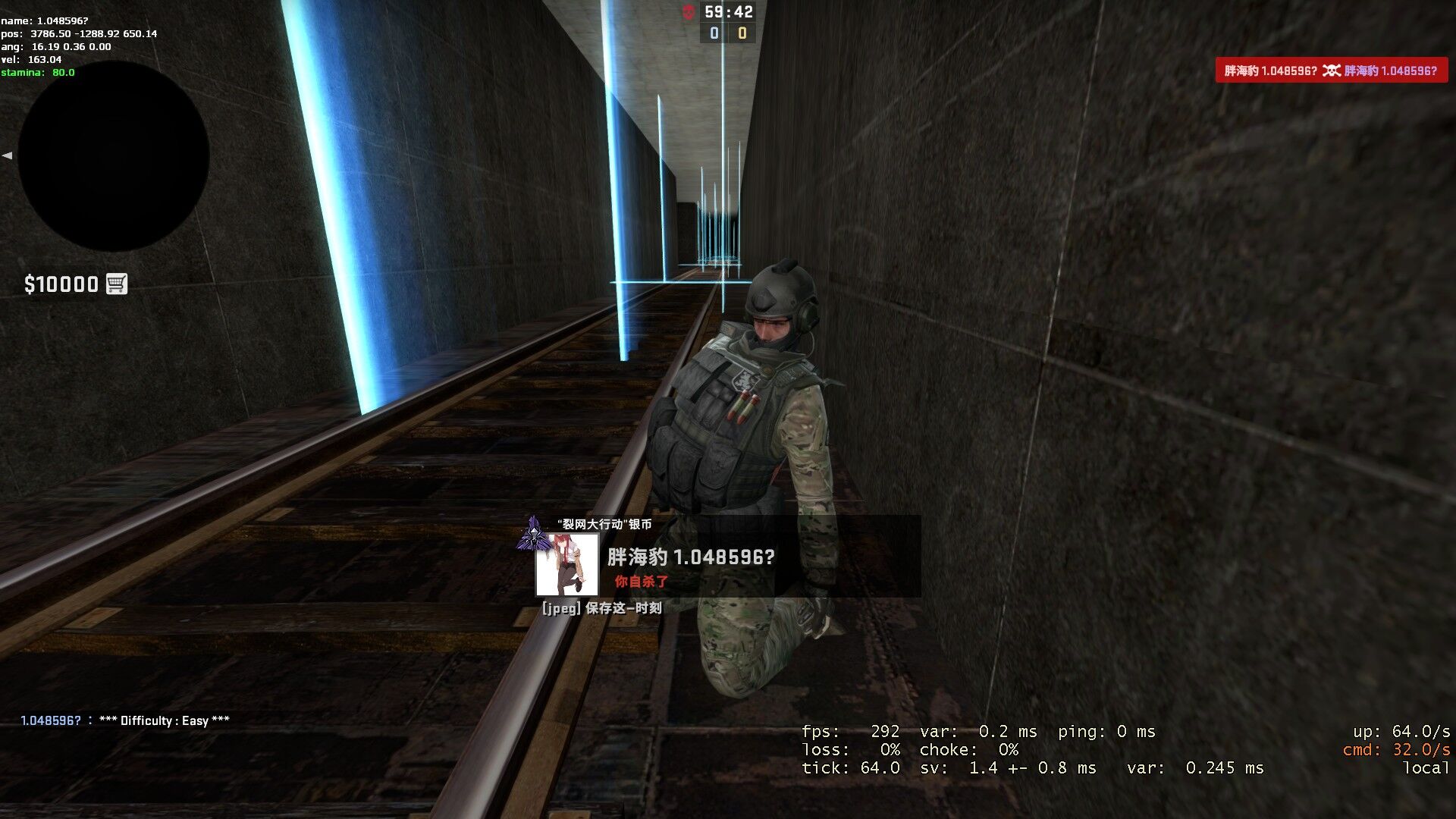The width and height of the screenshot is (1456, 819).
Task: Click the Operation coin badge icon
Action: coord(533,533)
